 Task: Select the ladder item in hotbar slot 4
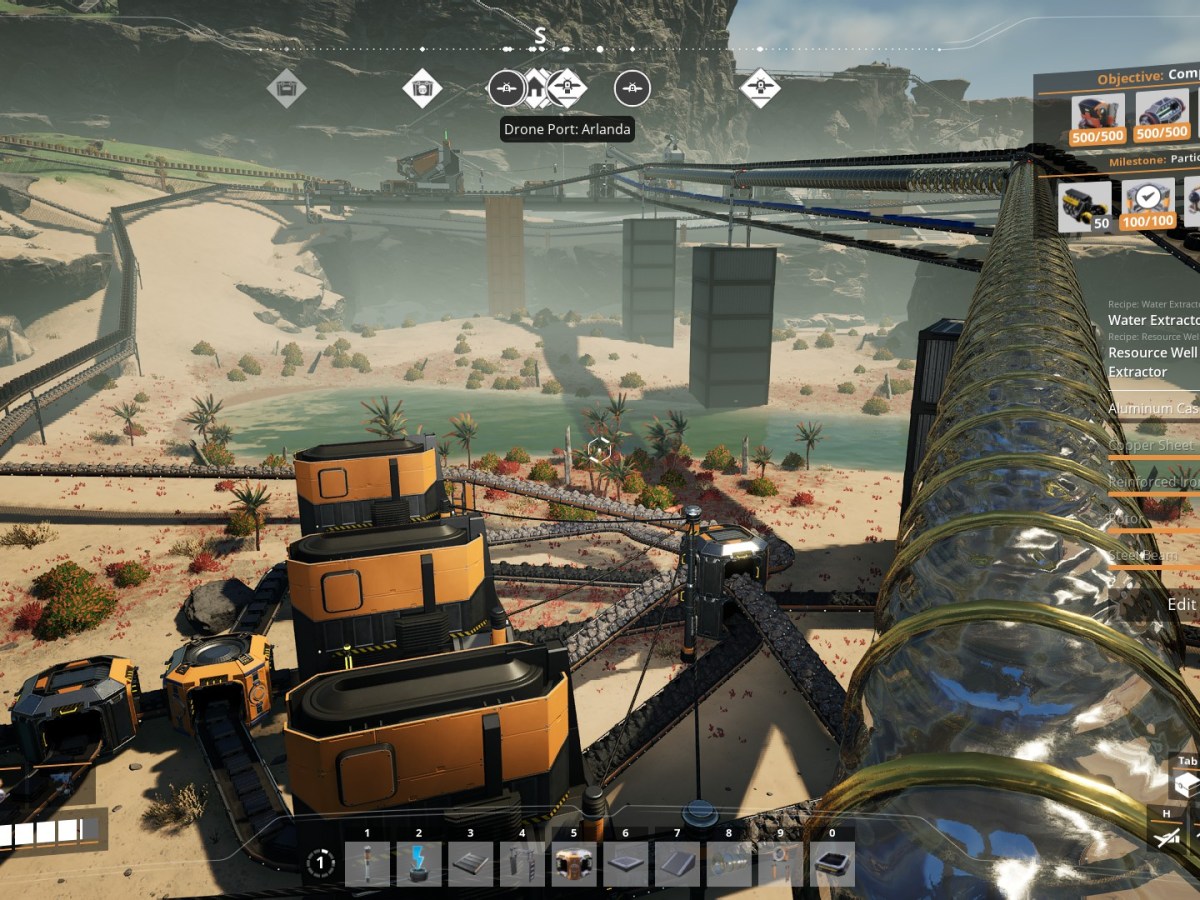point(523,864)
